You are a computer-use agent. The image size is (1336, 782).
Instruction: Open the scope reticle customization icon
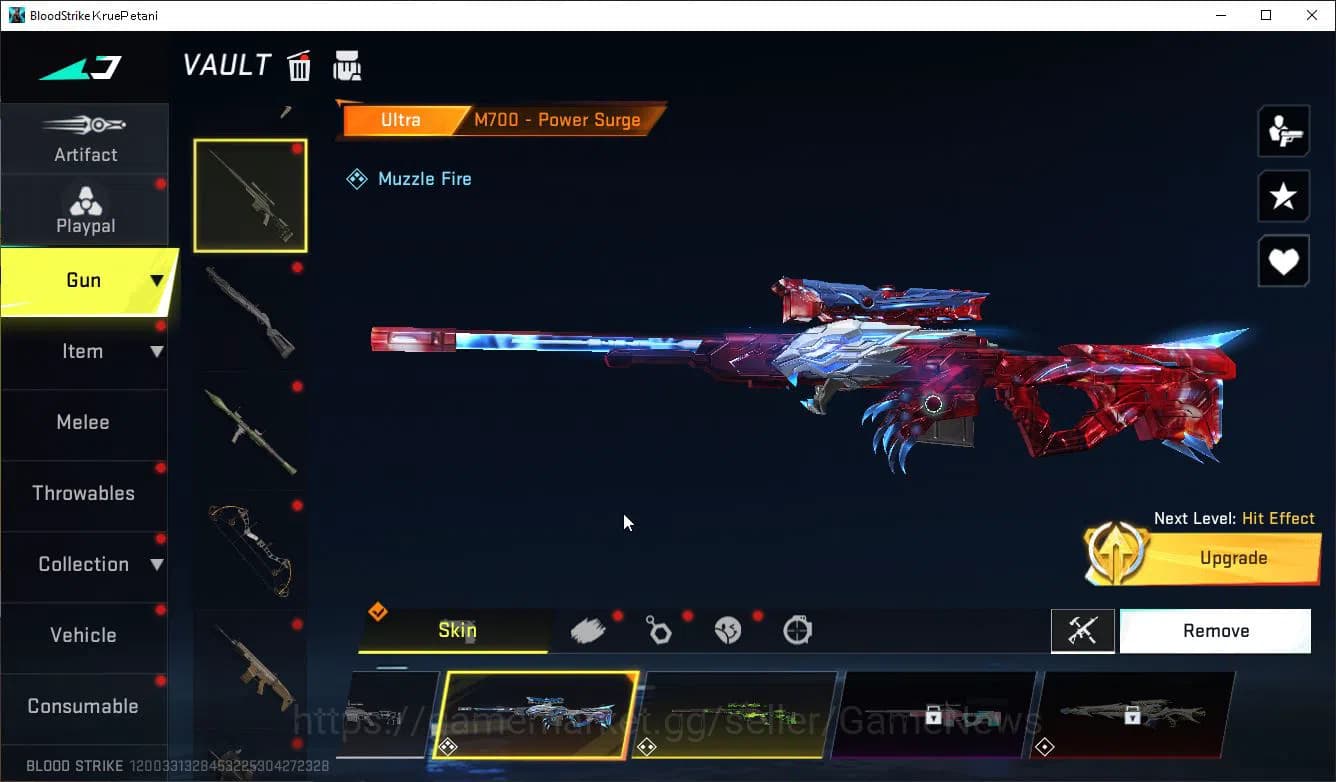(x=797, y=630)
